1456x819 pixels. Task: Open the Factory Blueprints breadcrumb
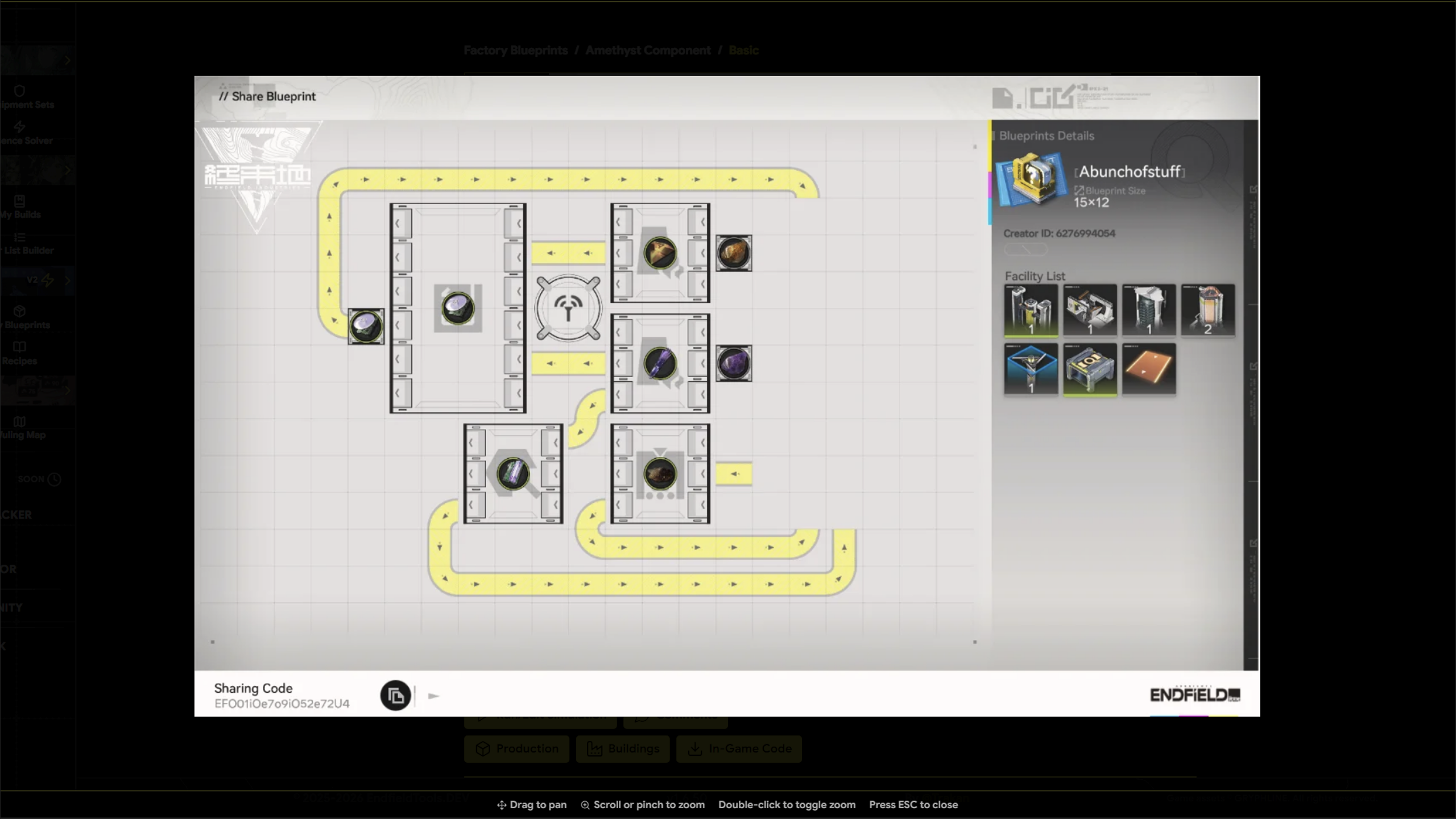pyautogui.click(x=515, y=50)
